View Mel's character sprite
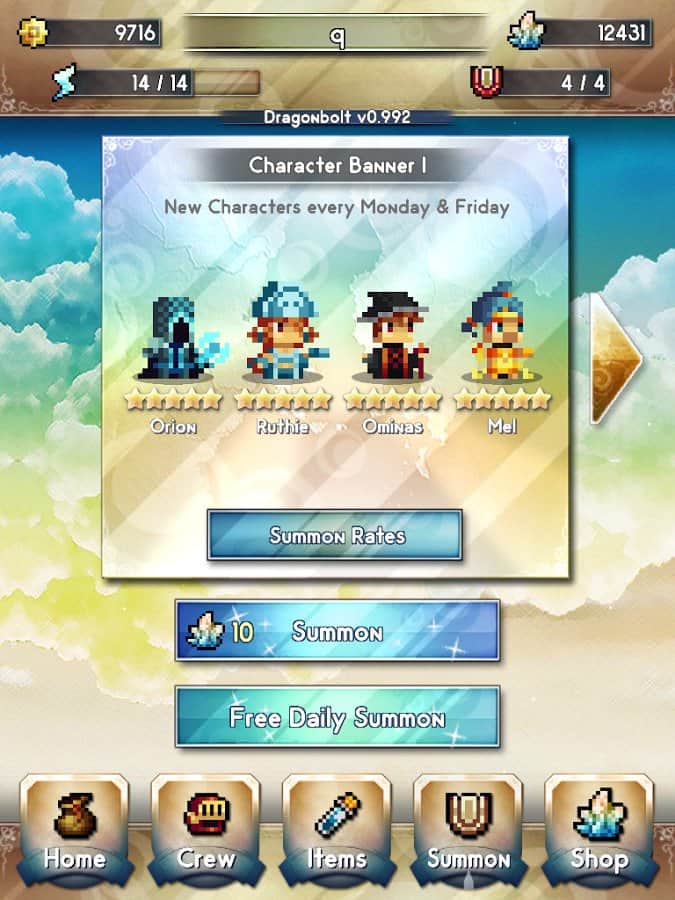Screen dimensions: 675x900 [x=502, y=337]
